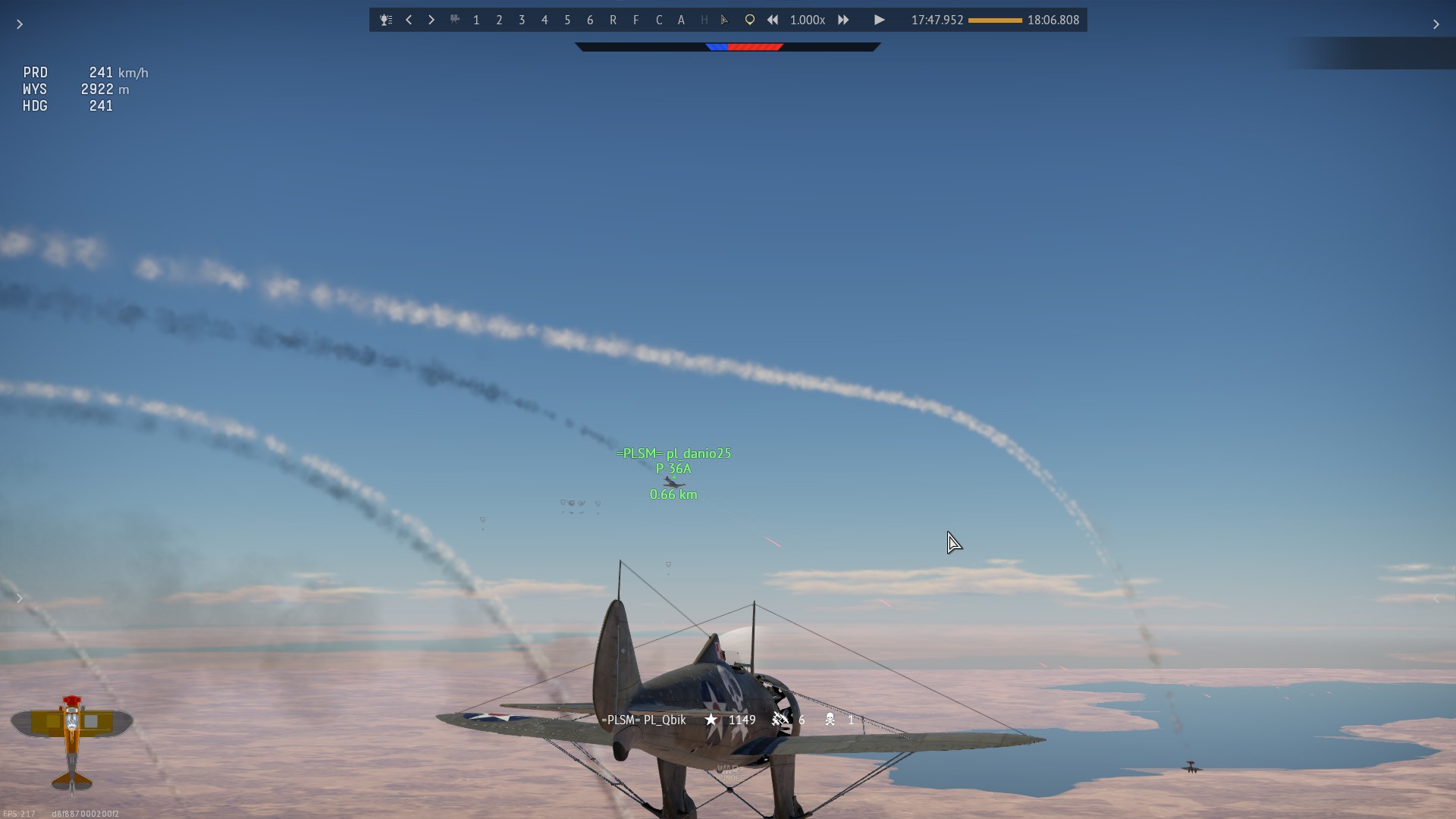Click the movie camera icon in replay bar

point(454,20)
